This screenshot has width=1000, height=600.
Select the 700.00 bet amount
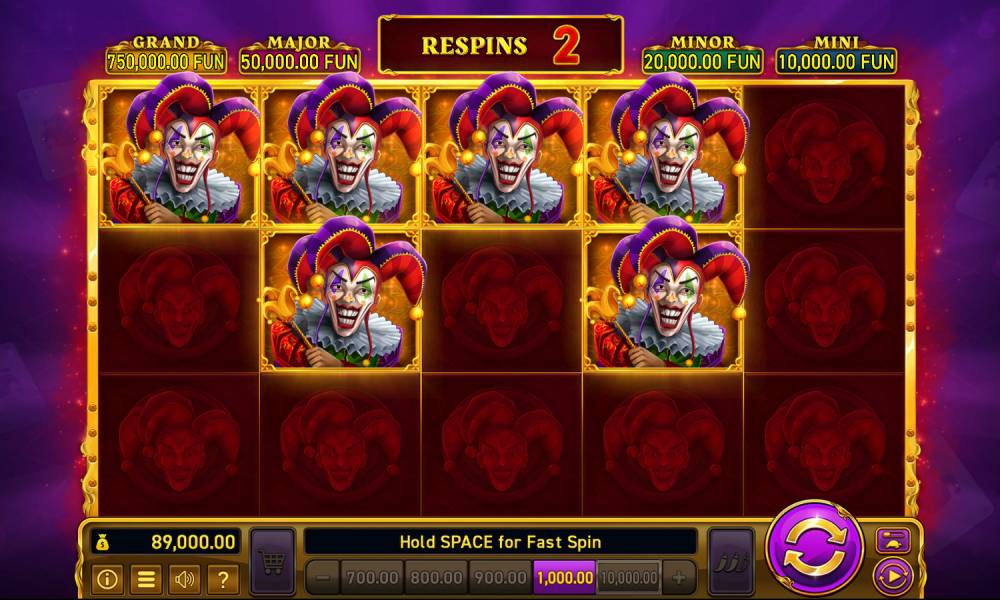[372, 577]
